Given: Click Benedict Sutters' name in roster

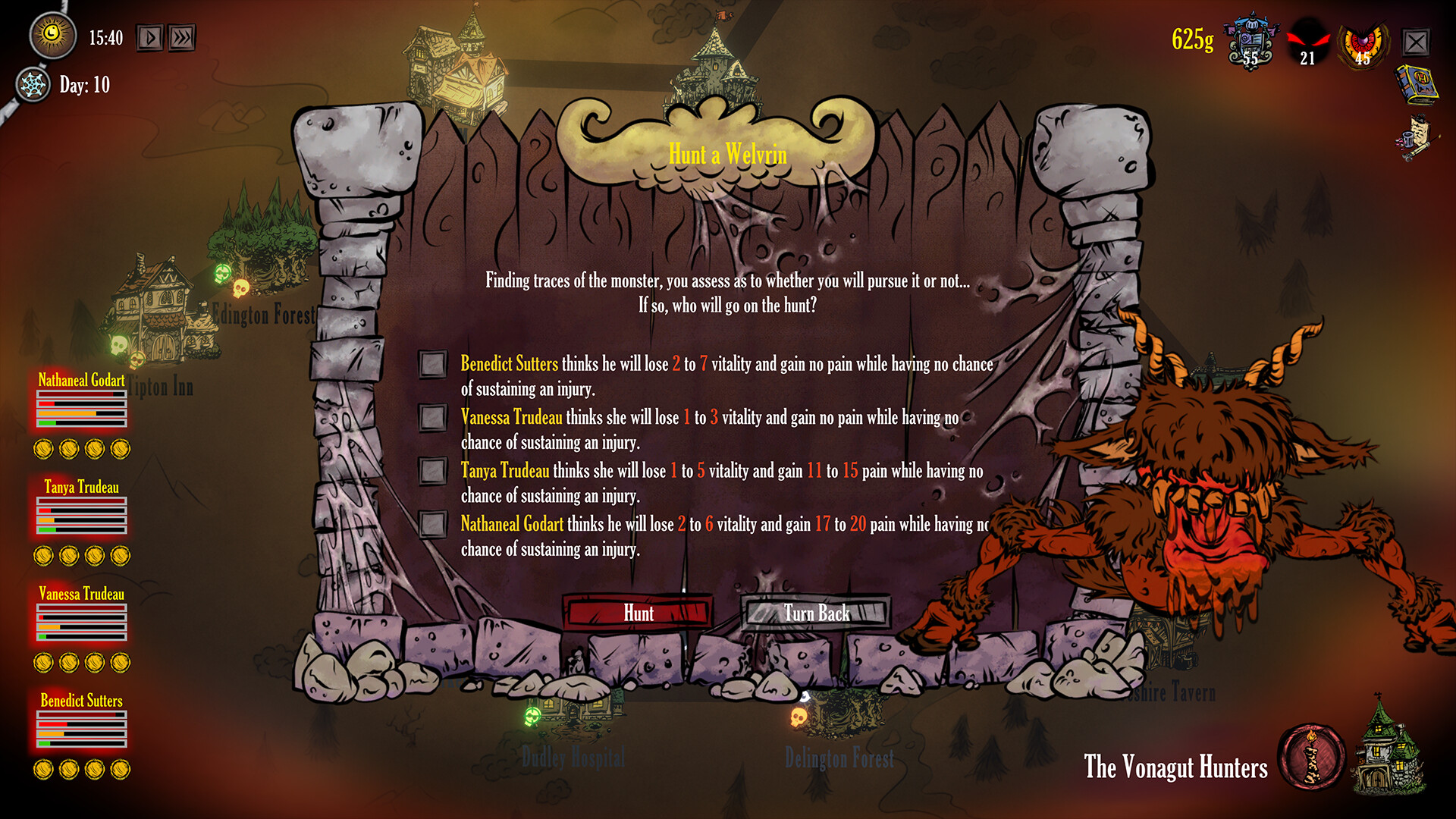Looking at the screenshot, I should (81, 701).
